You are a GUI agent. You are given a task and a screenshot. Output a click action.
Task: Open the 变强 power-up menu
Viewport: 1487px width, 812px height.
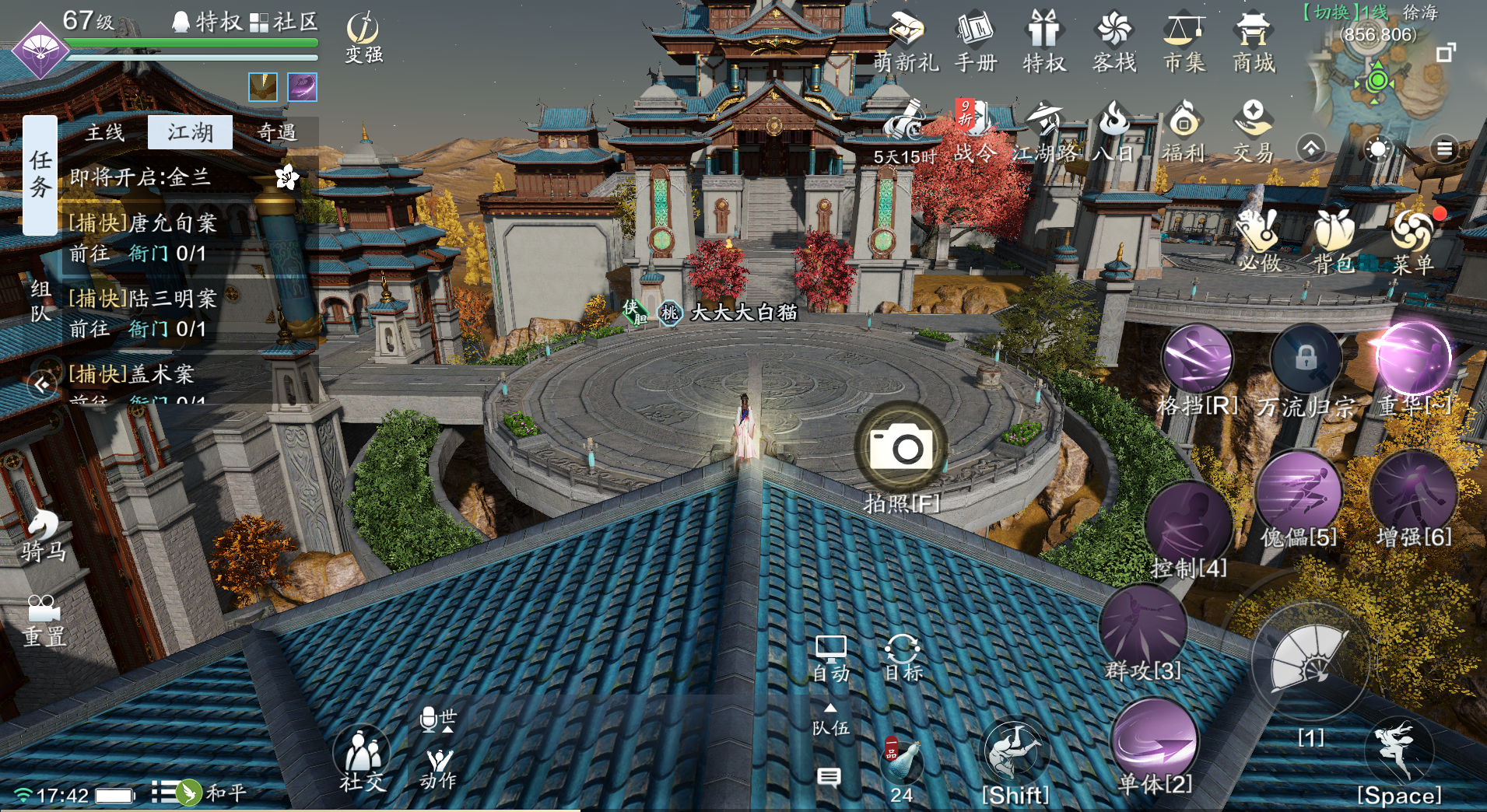point(363,37)
